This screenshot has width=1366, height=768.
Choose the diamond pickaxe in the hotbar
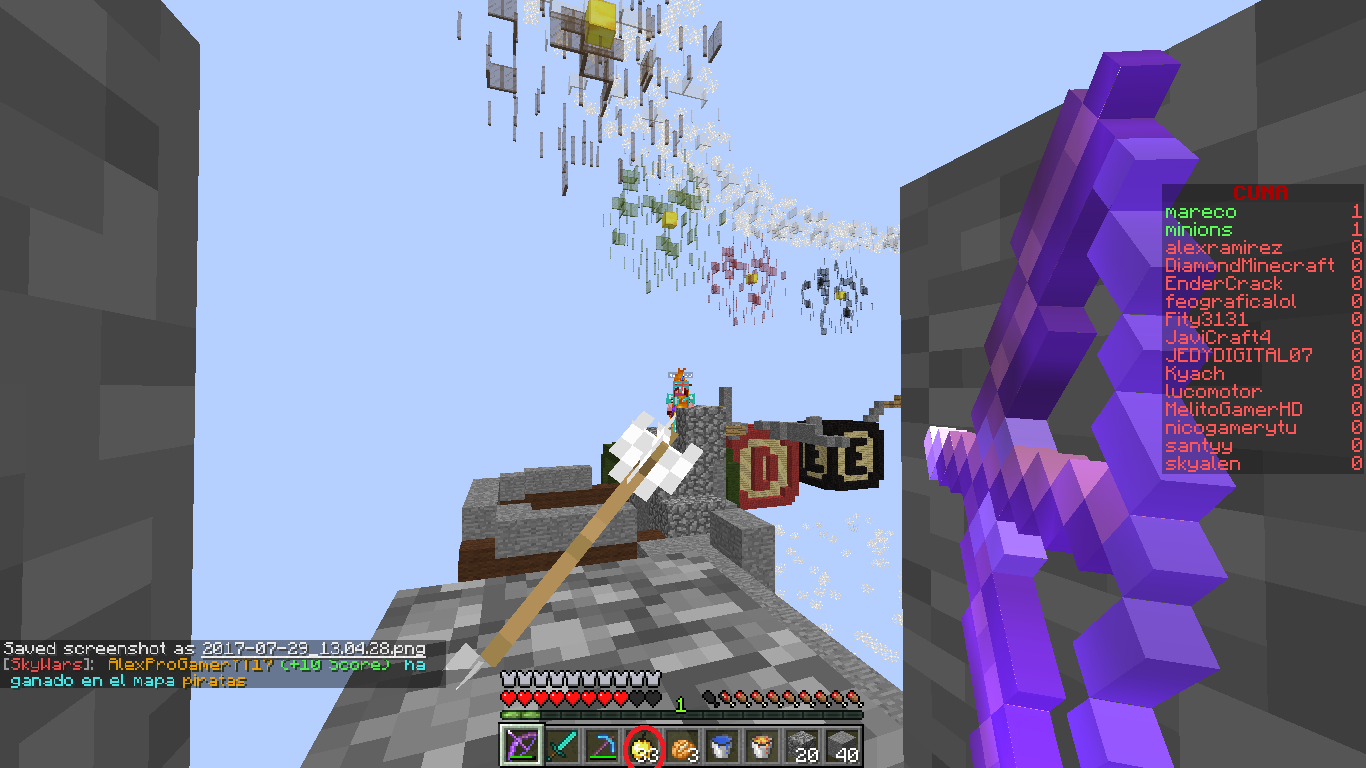(602, 746)
